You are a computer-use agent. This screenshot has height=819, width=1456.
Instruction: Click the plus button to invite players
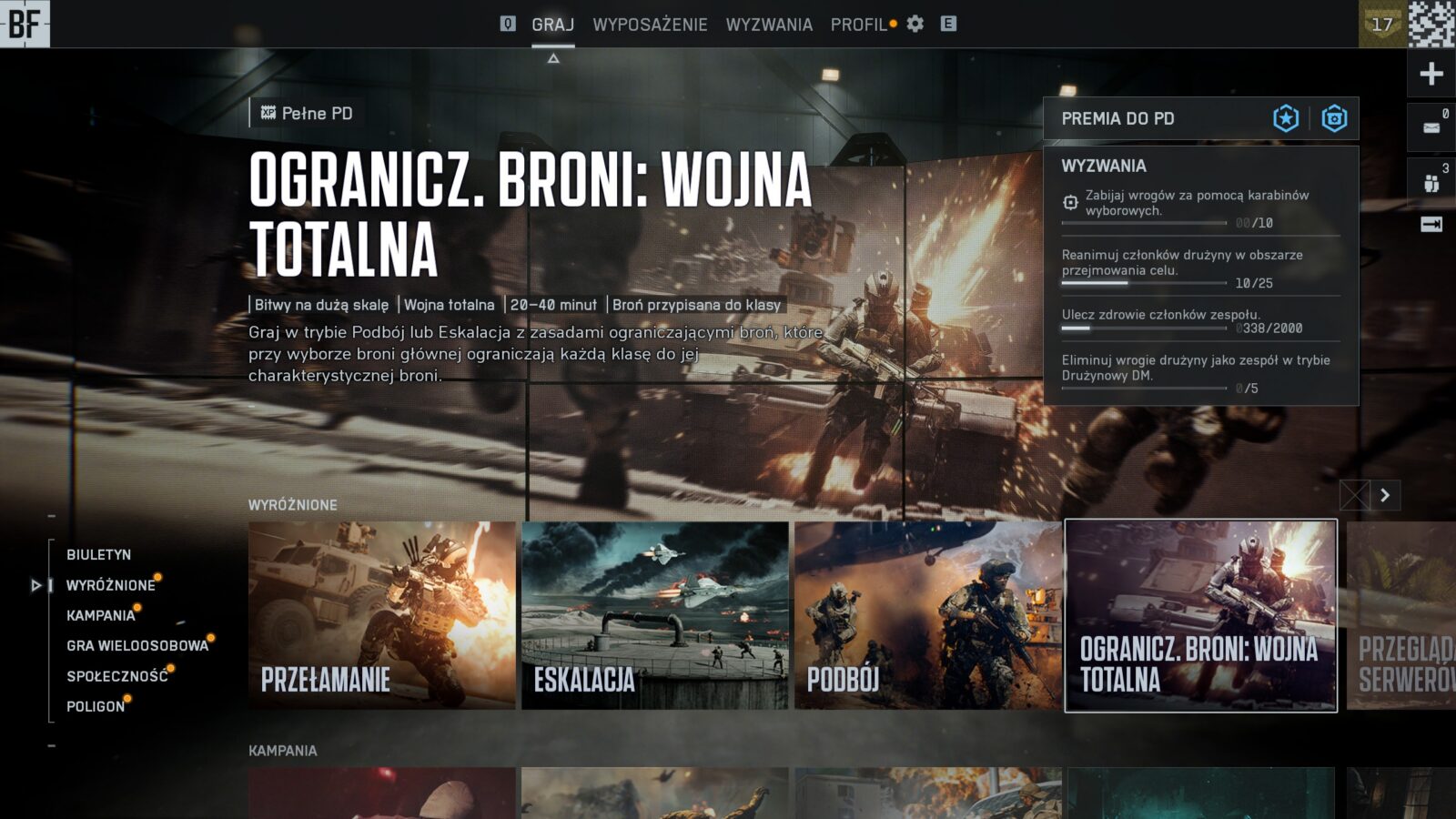pos(1431,74)
